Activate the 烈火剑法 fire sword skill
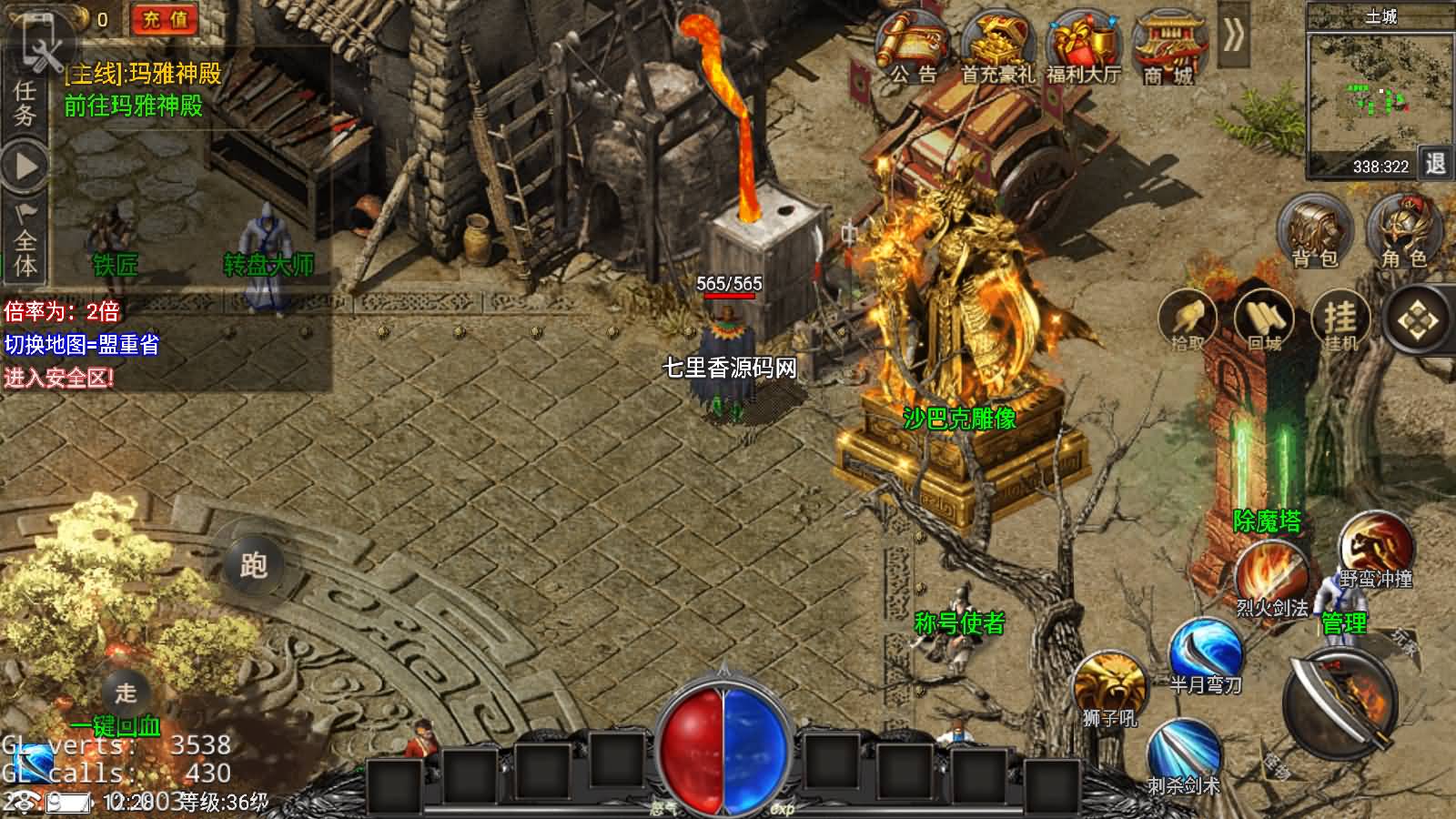 [1270, 575]
